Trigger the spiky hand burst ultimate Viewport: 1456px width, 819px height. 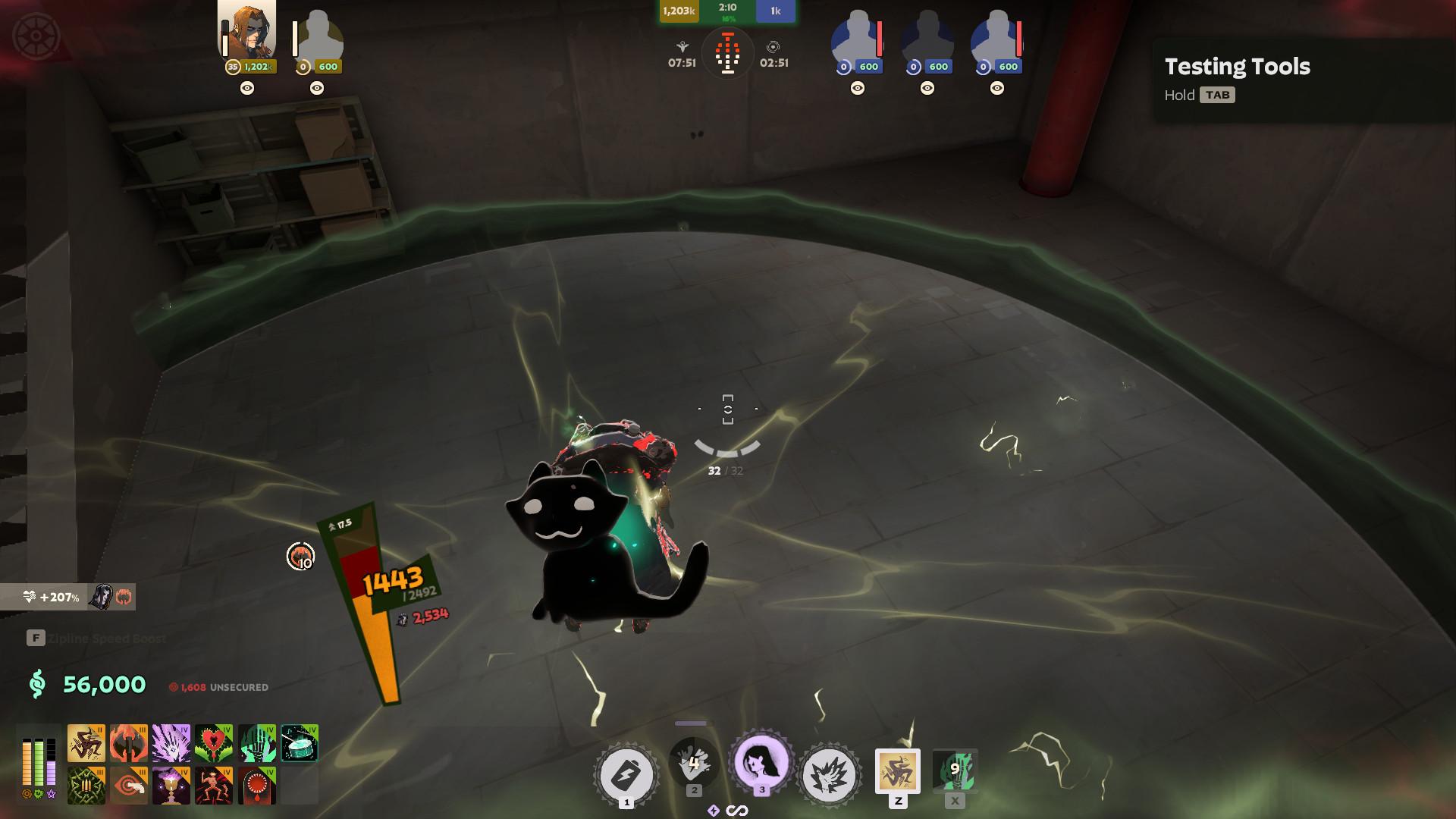click(x=830, y=775)
